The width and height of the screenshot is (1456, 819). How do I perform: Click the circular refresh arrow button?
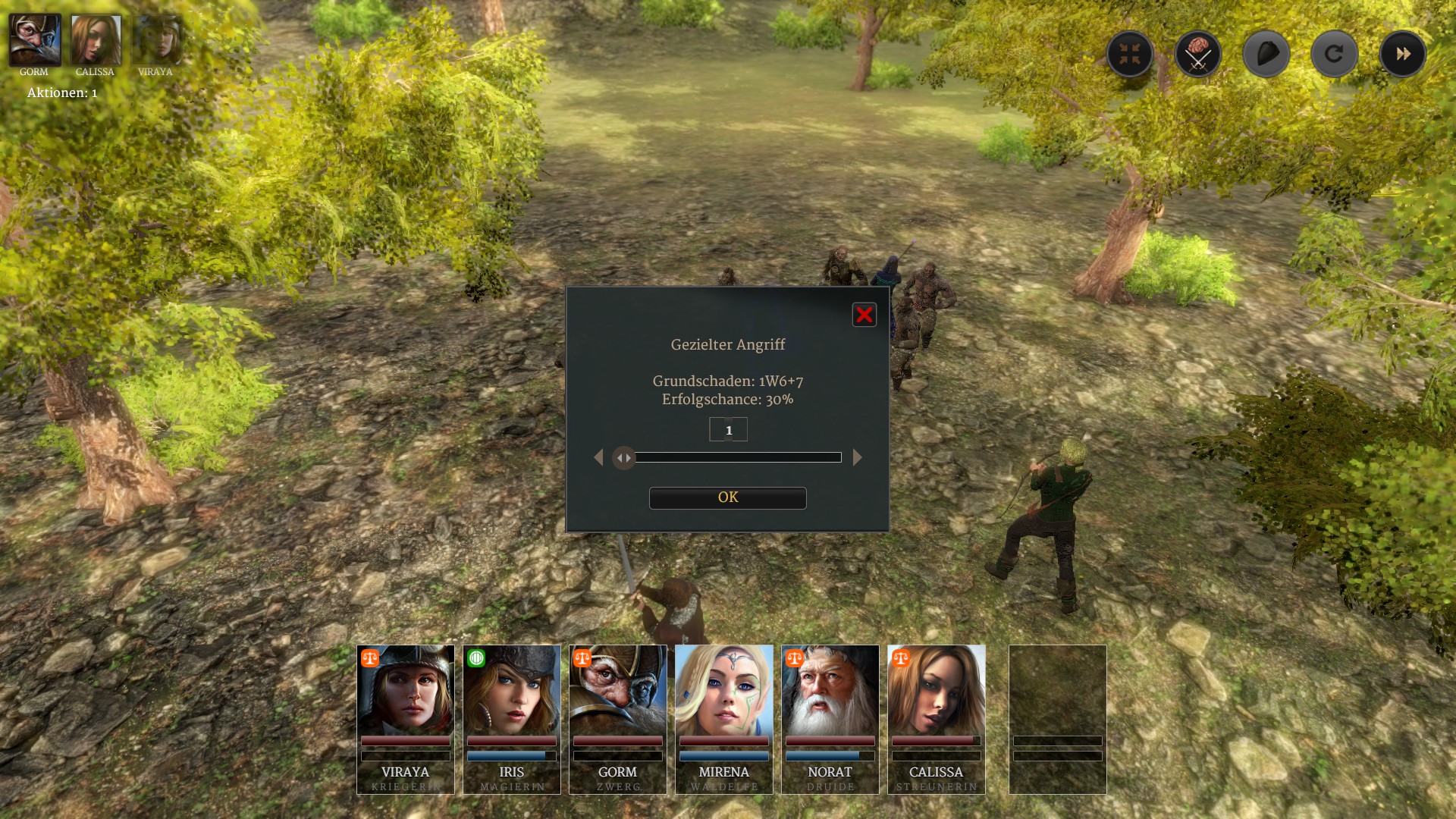click(x=1335, y=54)
